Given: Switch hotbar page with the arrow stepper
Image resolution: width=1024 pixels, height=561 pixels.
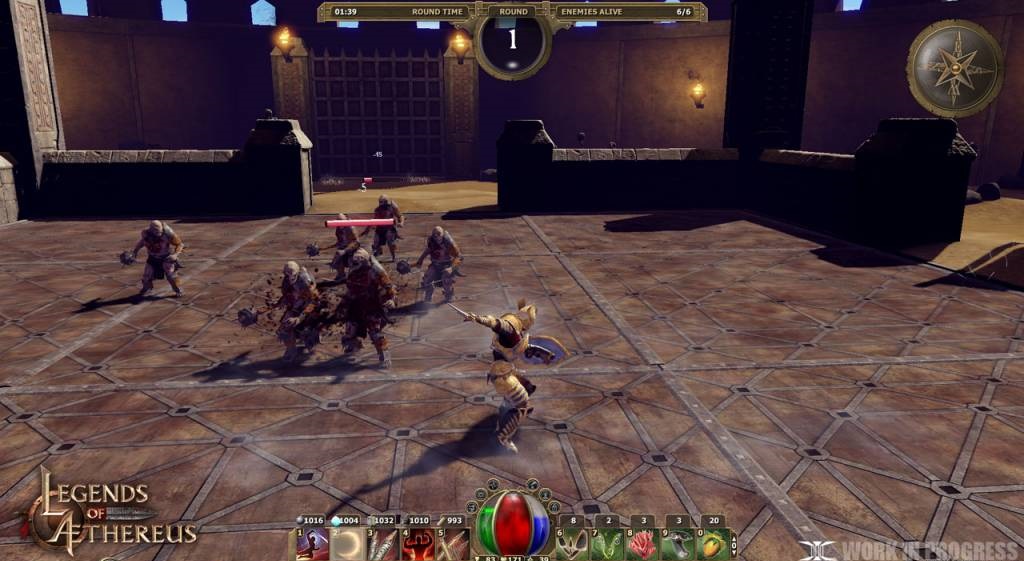Looking at the screenshot, I should tap(735, 543).
